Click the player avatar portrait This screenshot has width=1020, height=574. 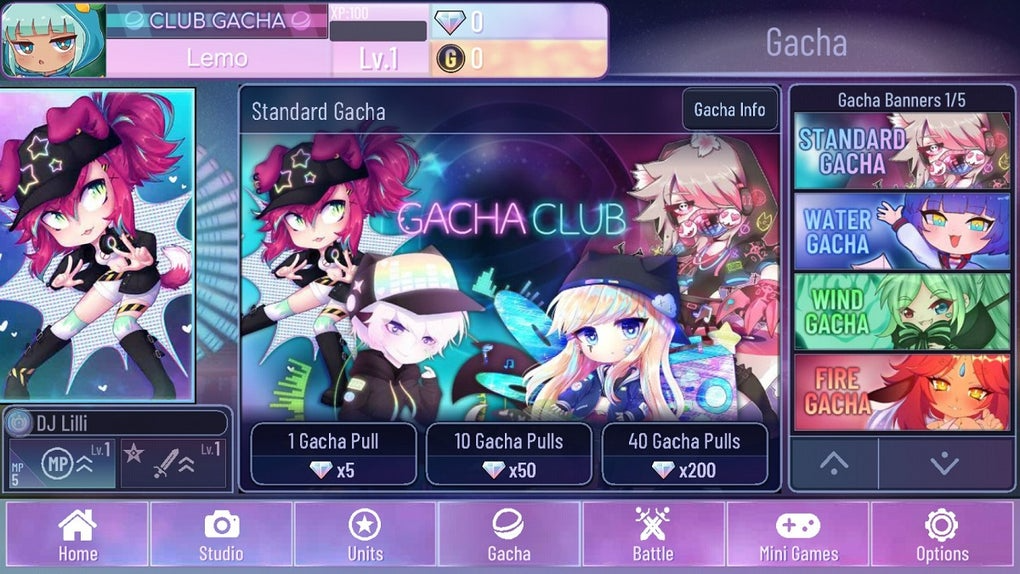(54, 41)
